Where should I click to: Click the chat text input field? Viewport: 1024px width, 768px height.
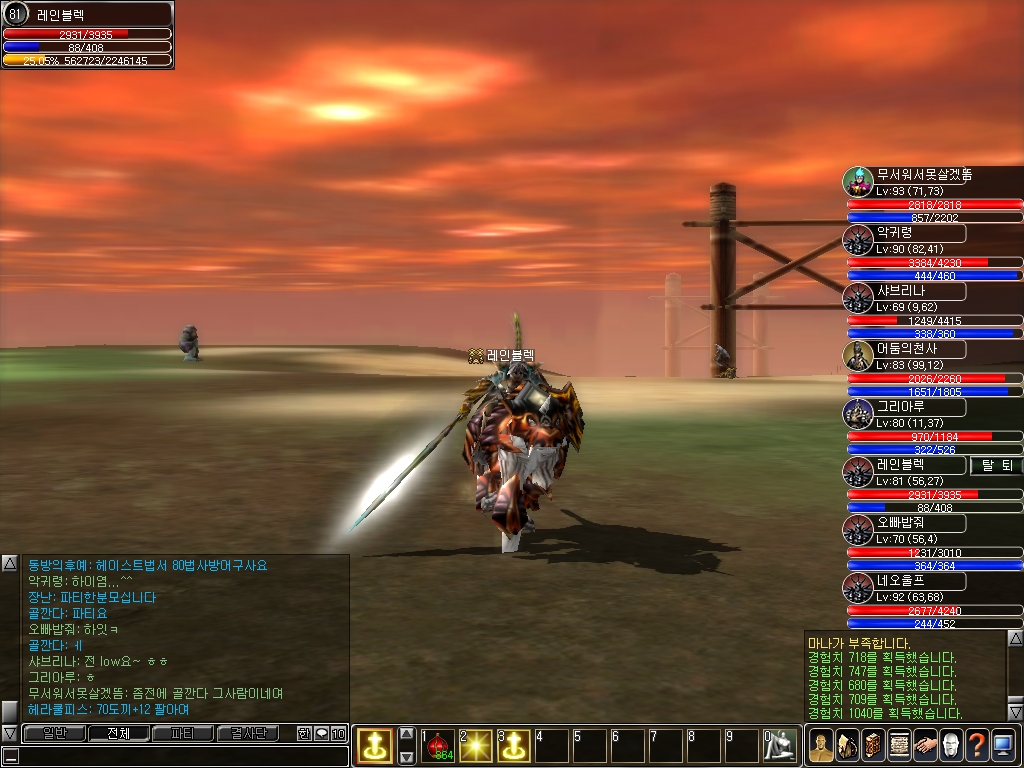tap(180, 756)
